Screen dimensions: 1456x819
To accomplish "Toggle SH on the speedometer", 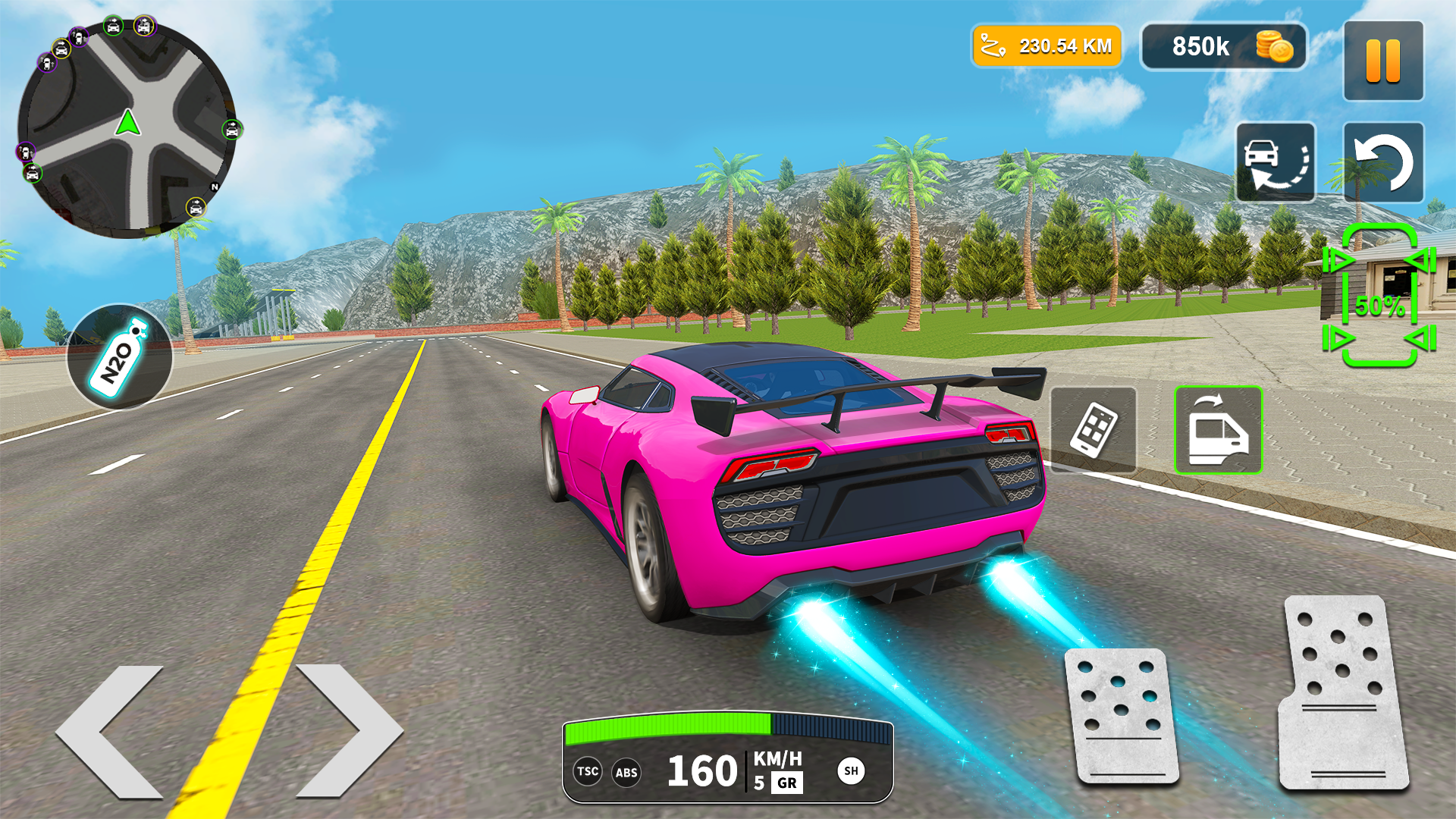I will (852, 773).
